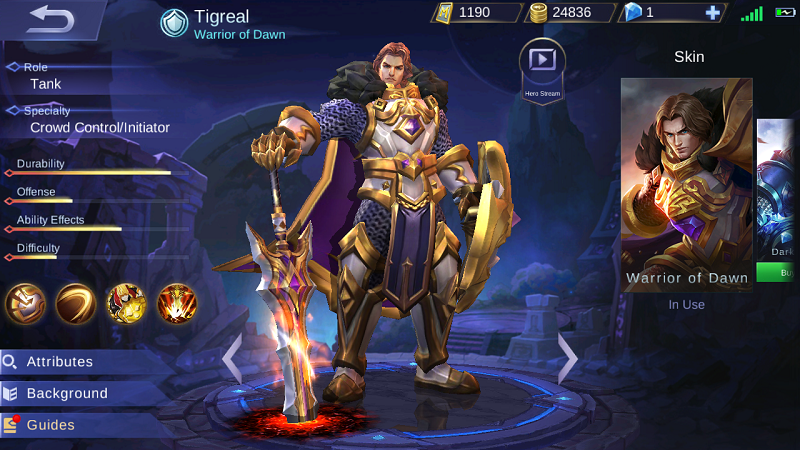This screenshot has width=800, height=450.
Task: Select the fiery ultimate skill icon
Action: [x=177, y=303]
